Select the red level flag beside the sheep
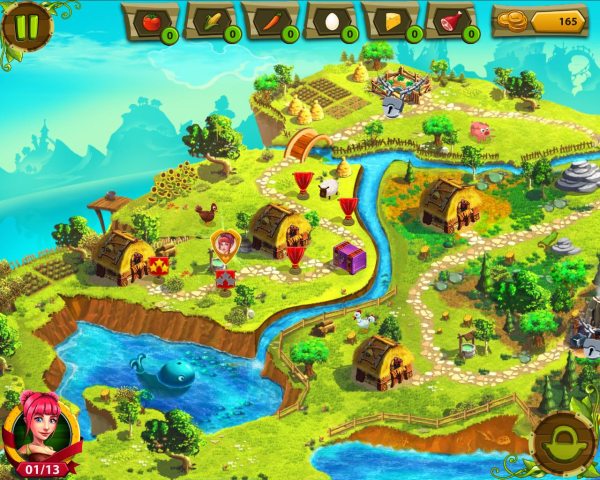This screenshot has height=480, width=600. pos(303,182)
